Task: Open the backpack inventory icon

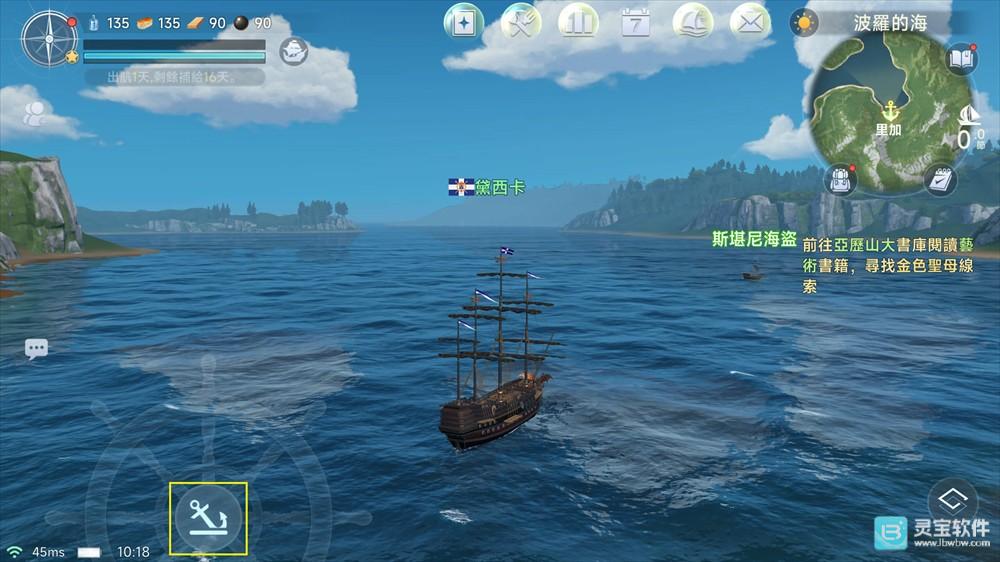Action: click(840, 180)
